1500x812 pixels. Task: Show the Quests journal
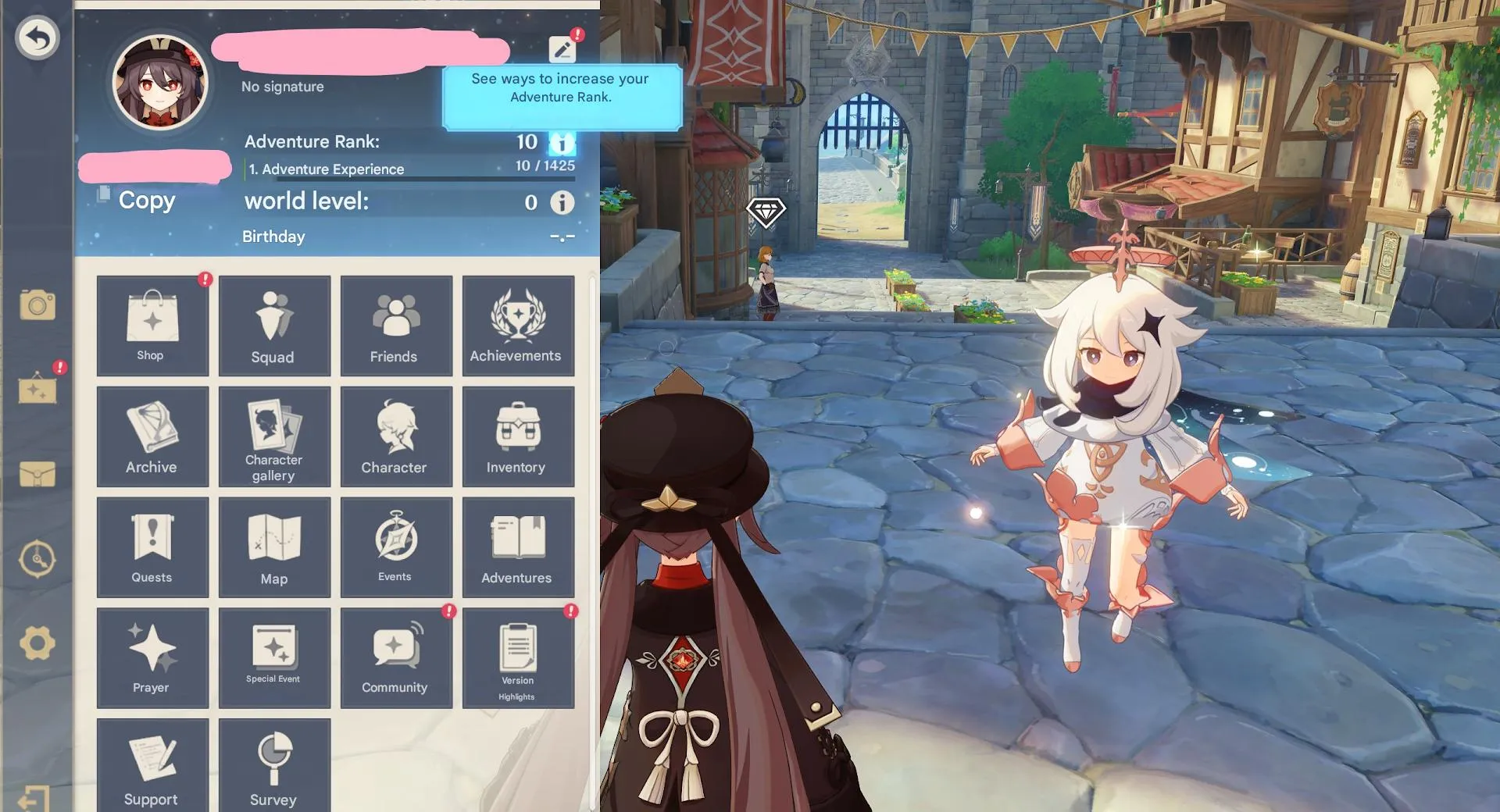point(152,547)
